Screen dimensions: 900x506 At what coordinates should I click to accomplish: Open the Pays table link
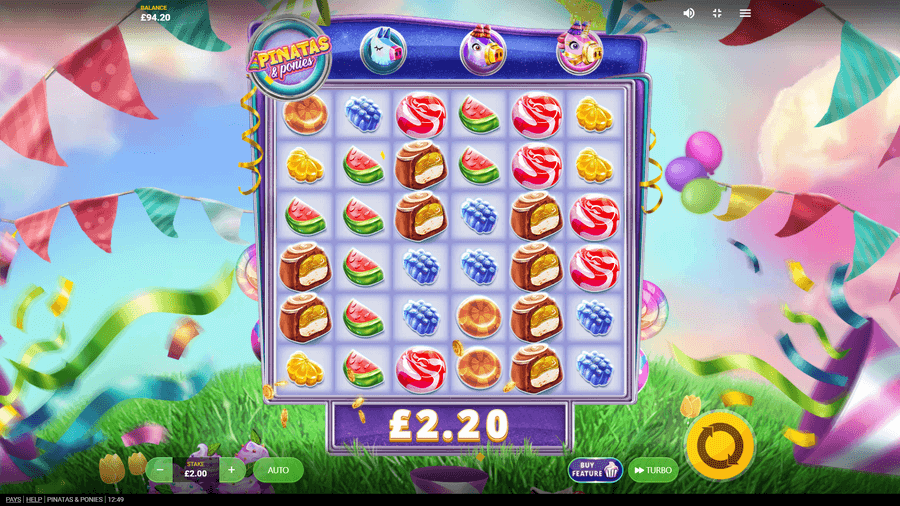pos(13,499)
